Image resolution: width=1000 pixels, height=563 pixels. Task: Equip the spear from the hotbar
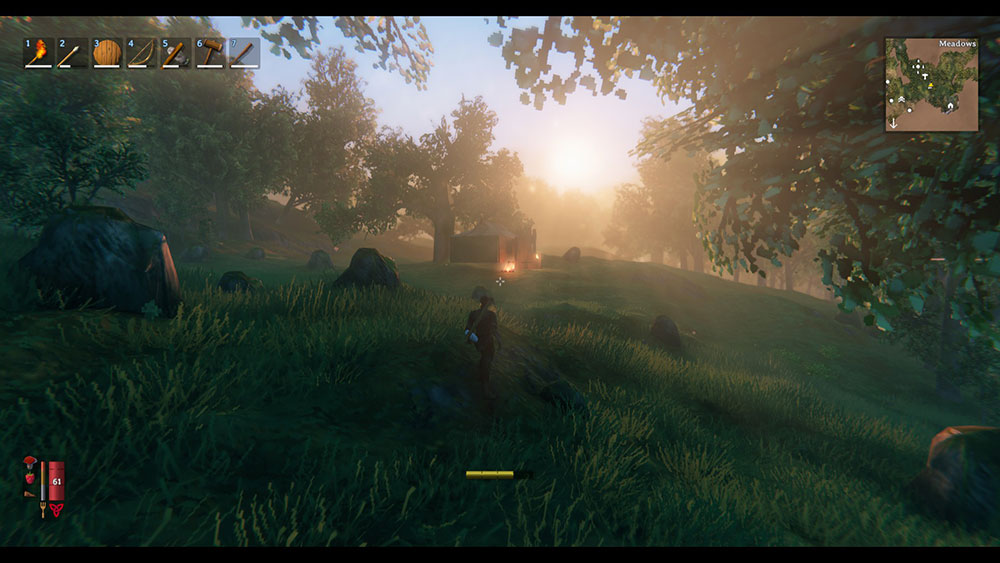click(x=73, y=52)
